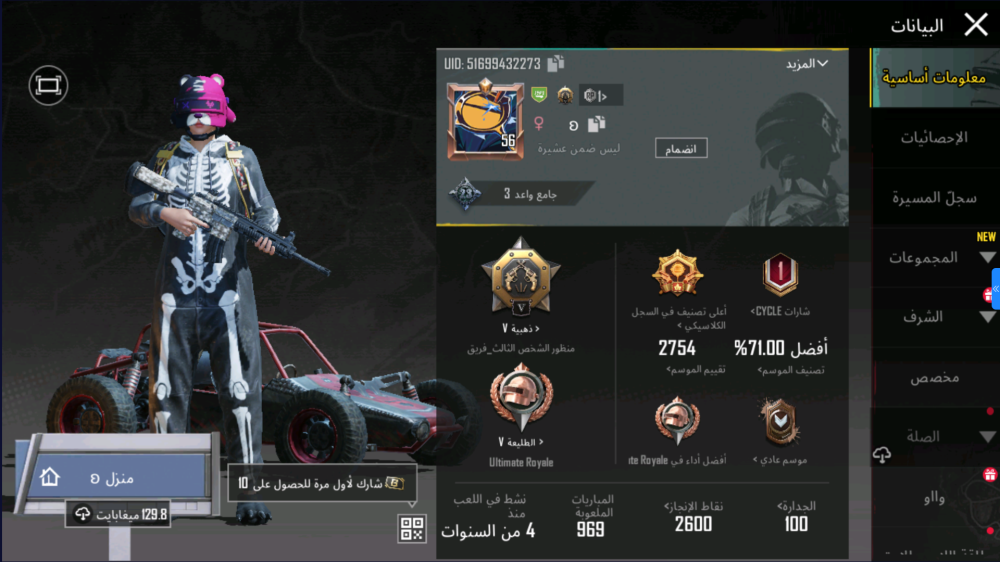Expand the الشرف honor tab

934,317
